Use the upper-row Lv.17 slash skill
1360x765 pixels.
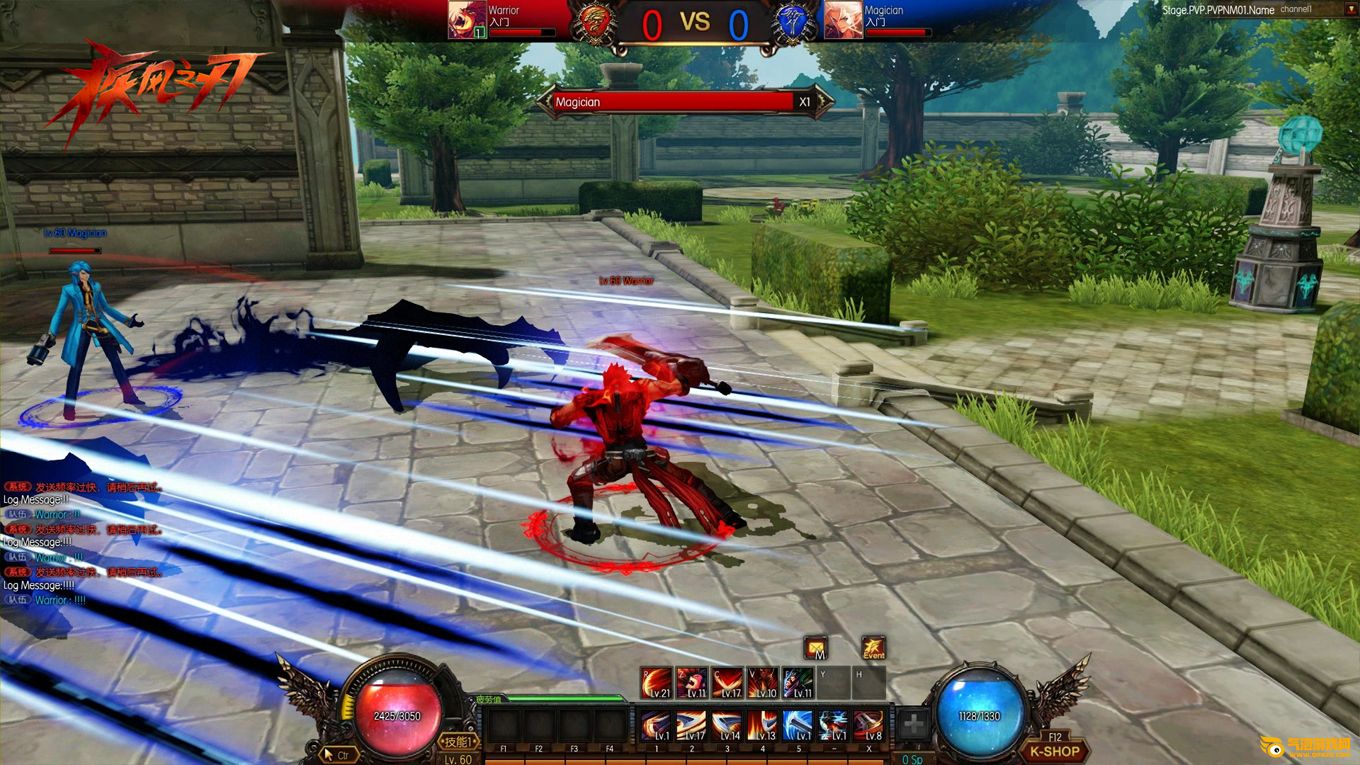coord(727,683)
